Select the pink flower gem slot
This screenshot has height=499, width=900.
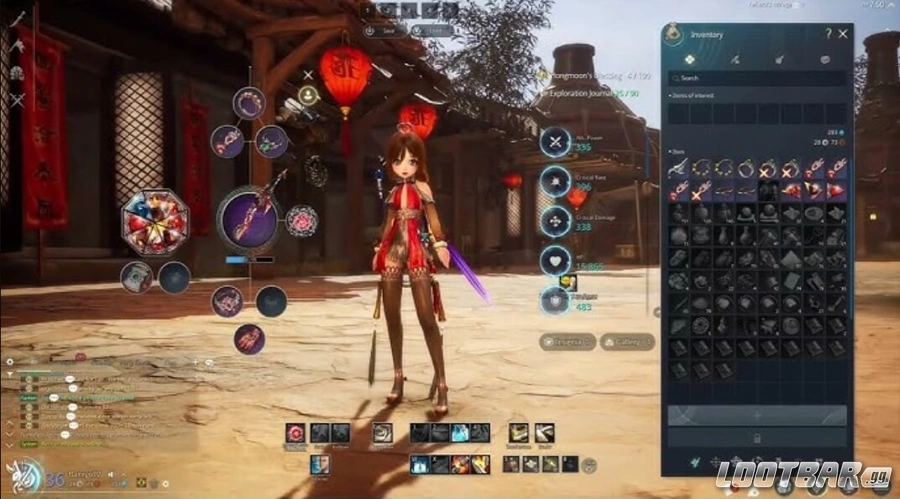tap(300, 219)
